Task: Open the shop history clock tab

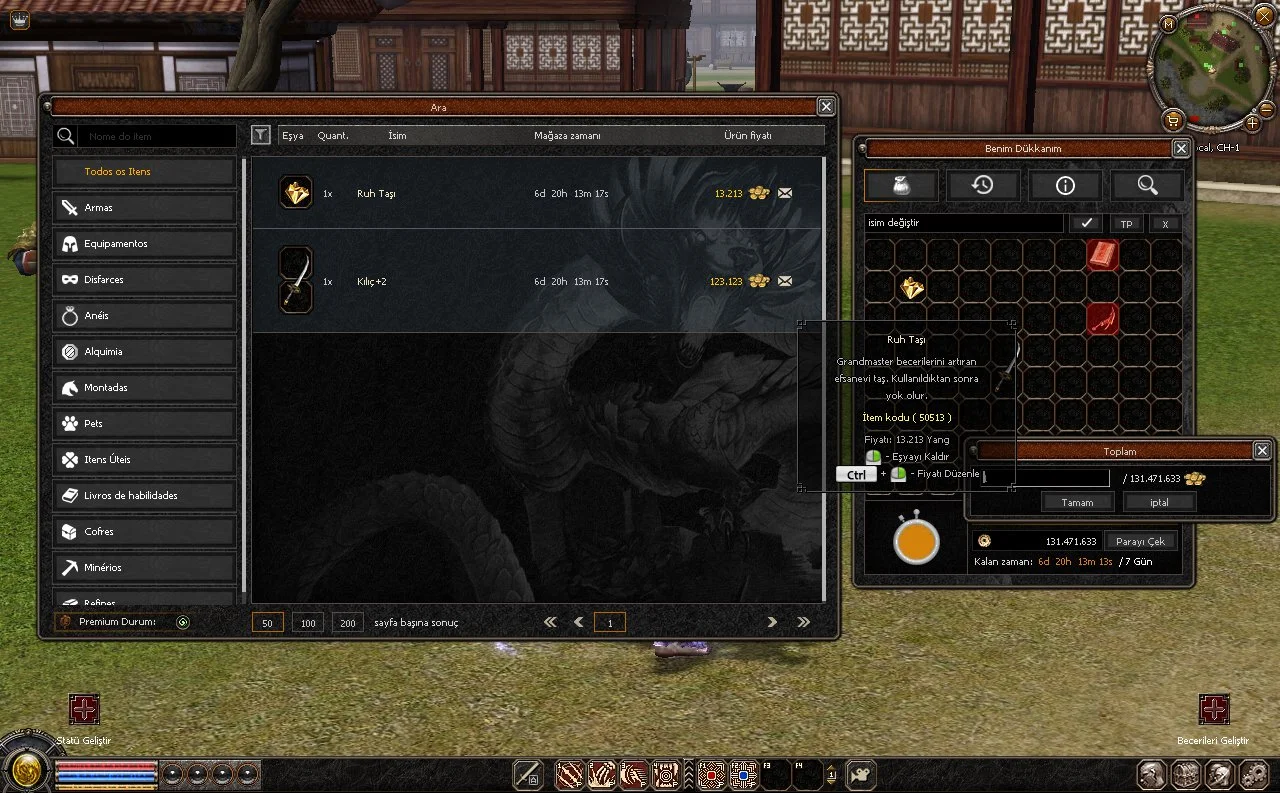Action: 982,185
